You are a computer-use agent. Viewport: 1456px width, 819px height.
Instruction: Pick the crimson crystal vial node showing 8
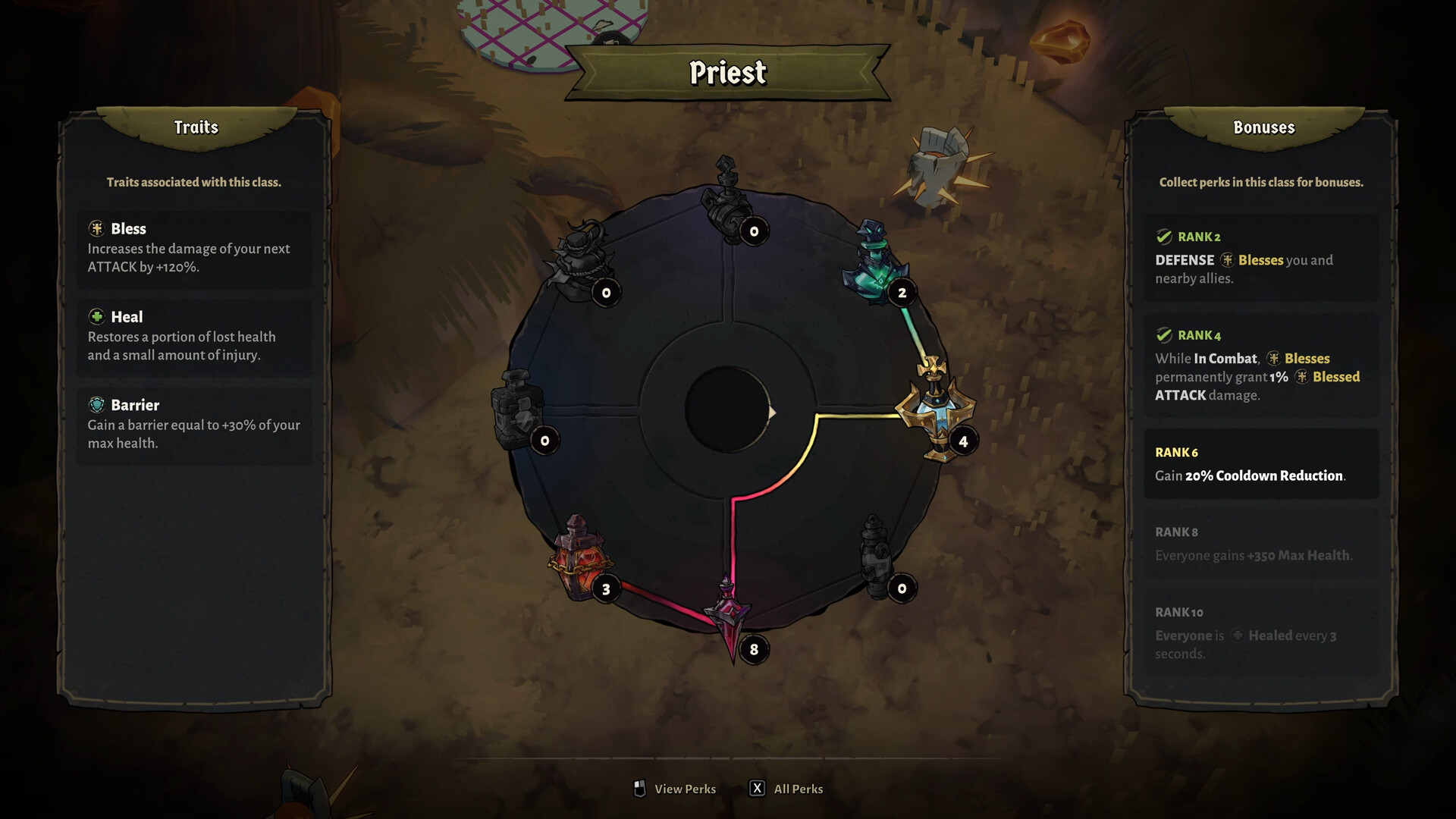(x=729, y=616)
